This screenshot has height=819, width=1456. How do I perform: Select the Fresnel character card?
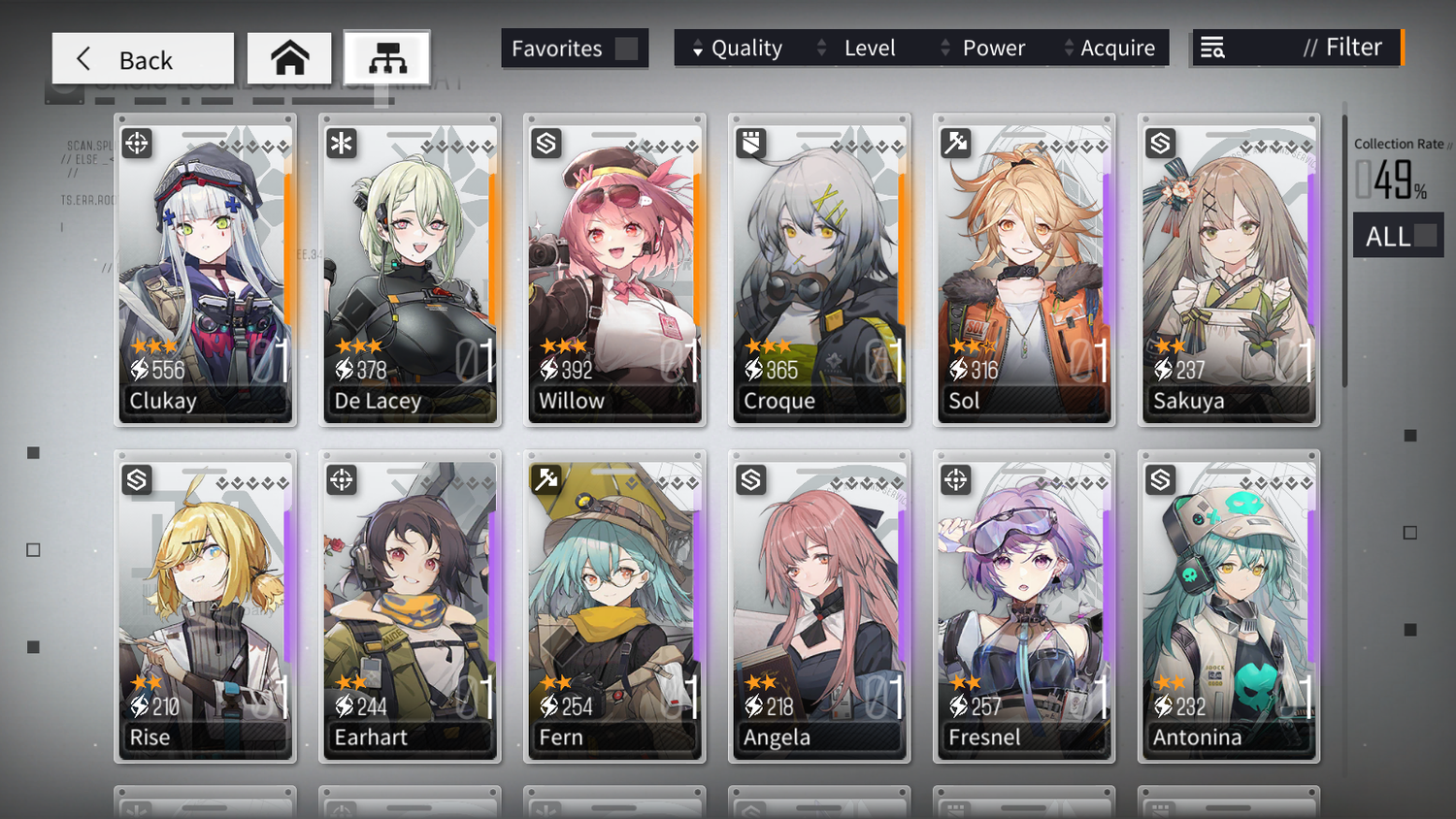click(1024, 607)
